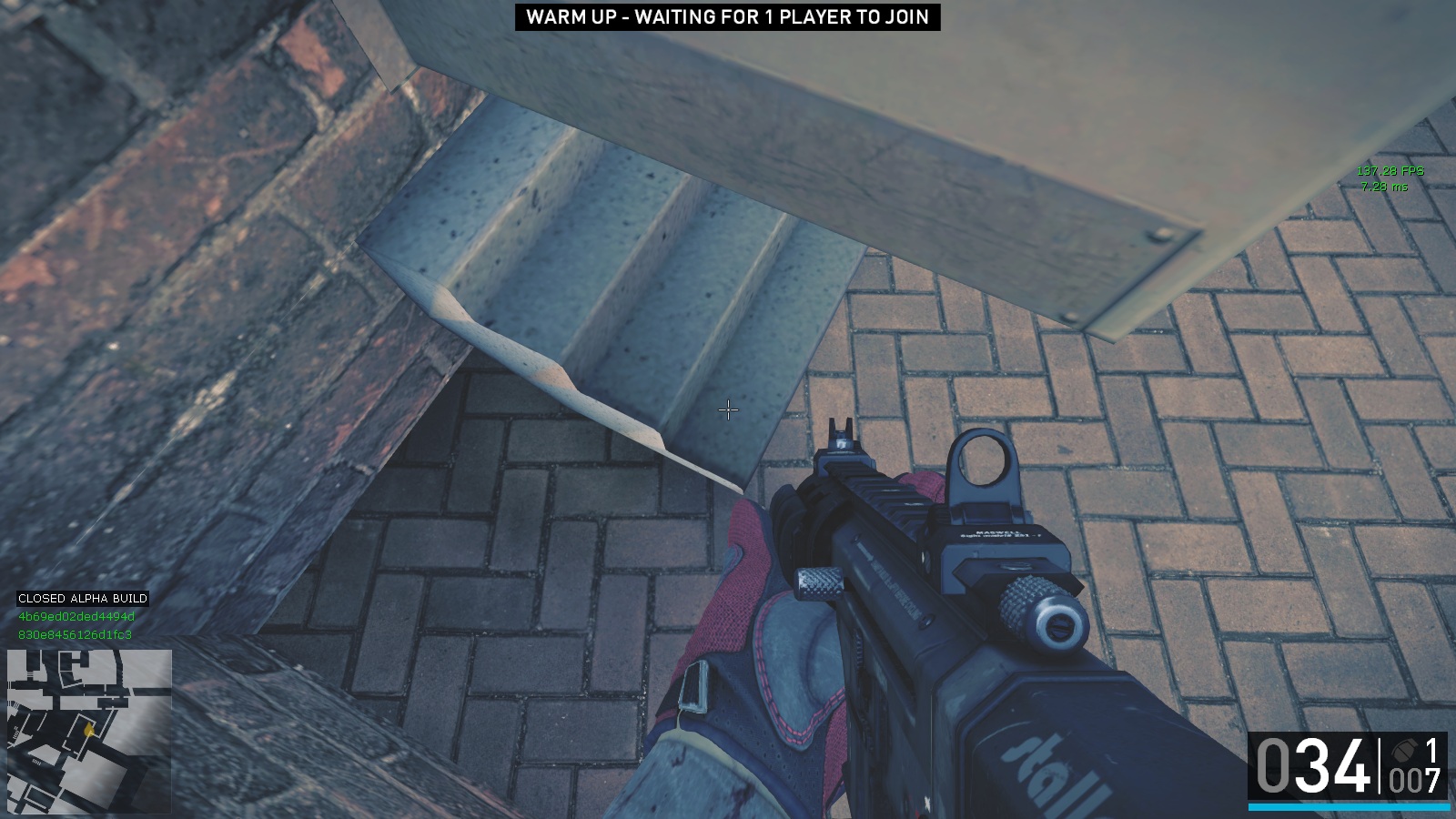
Task: Select the grenade icon in the ammo panel
Action: point(1405,751)
